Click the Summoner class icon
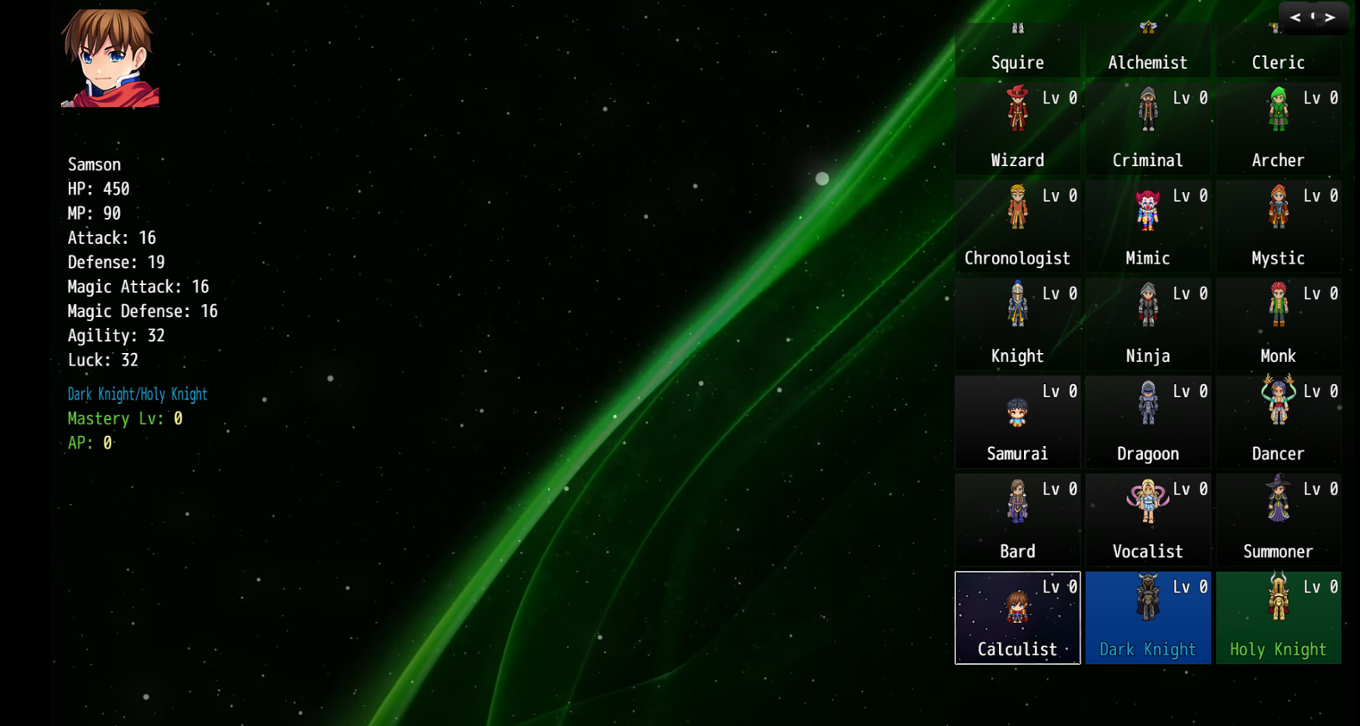1360x726 pixels. click(x=1278, y=500)
